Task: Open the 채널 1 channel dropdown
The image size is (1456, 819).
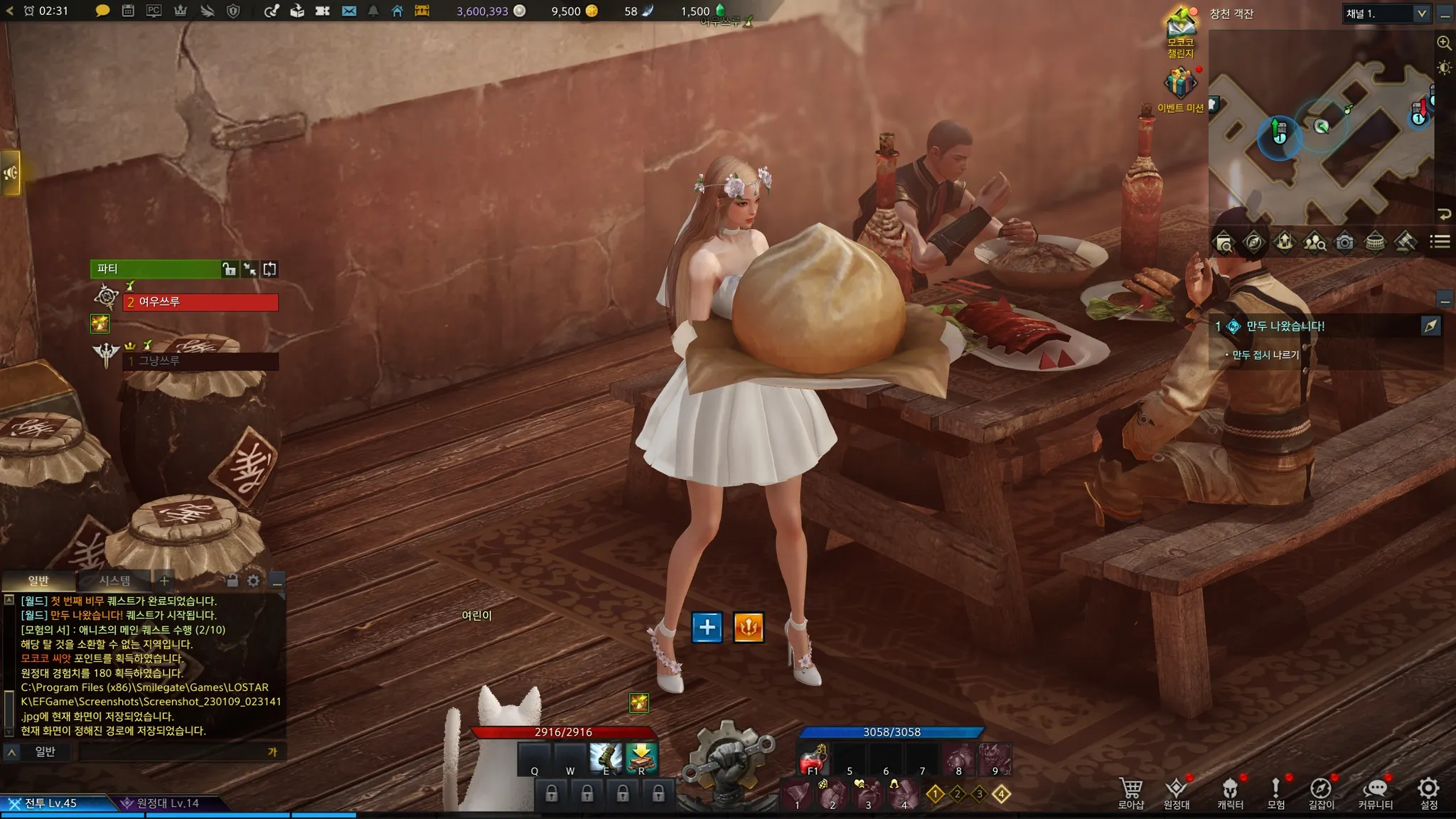Action: (x=1386, y=14)
